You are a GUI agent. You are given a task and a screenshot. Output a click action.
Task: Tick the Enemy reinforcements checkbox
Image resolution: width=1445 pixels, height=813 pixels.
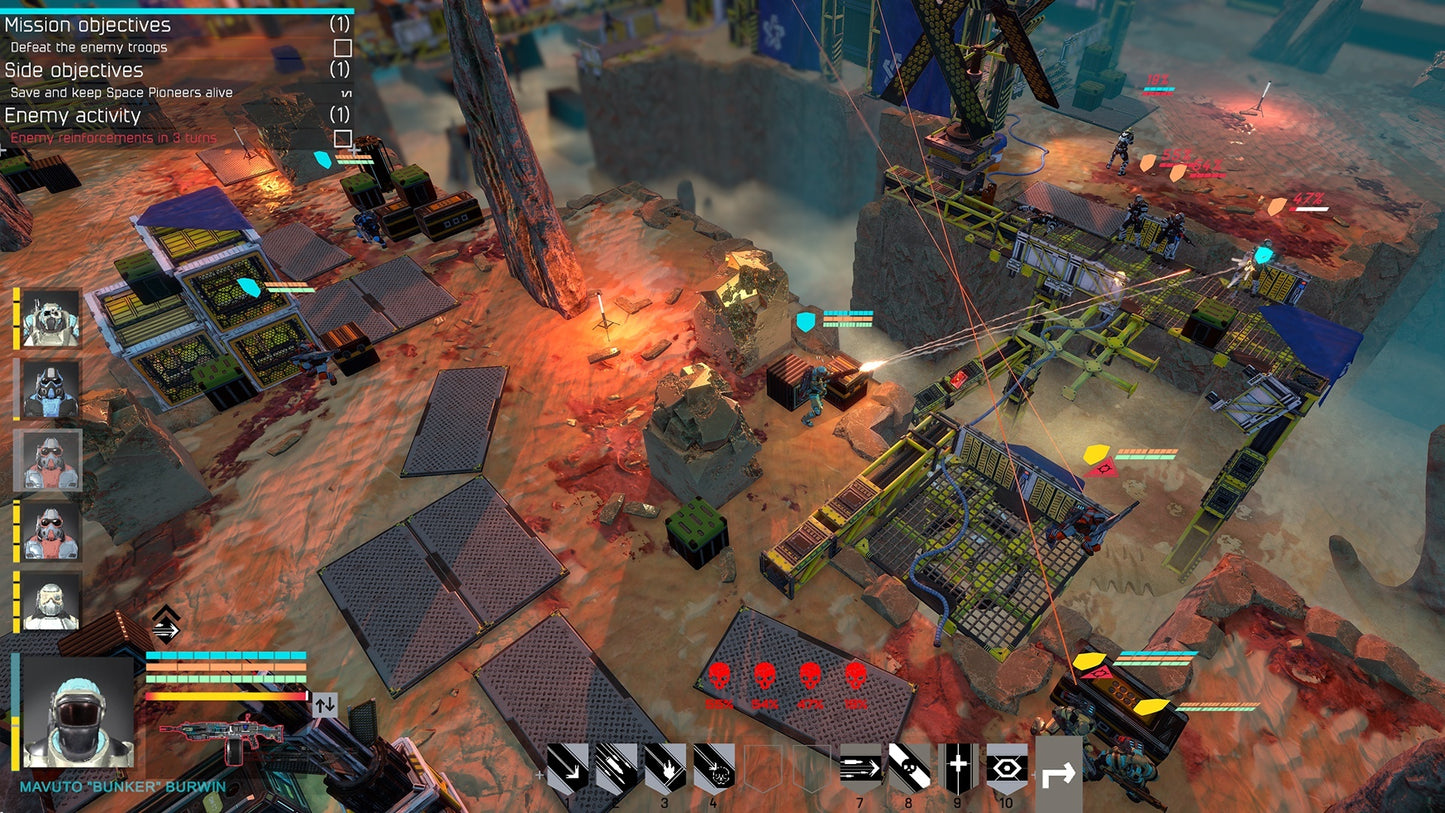[344, 137]
